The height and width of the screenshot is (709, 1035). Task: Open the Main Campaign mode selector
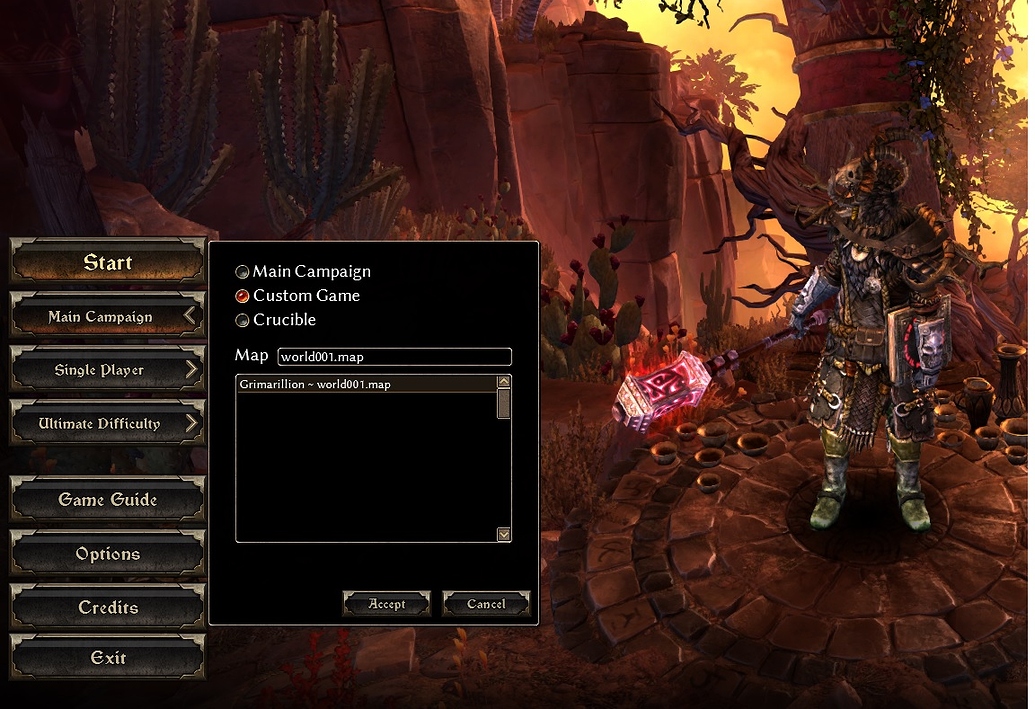click(x=107, y=317)
